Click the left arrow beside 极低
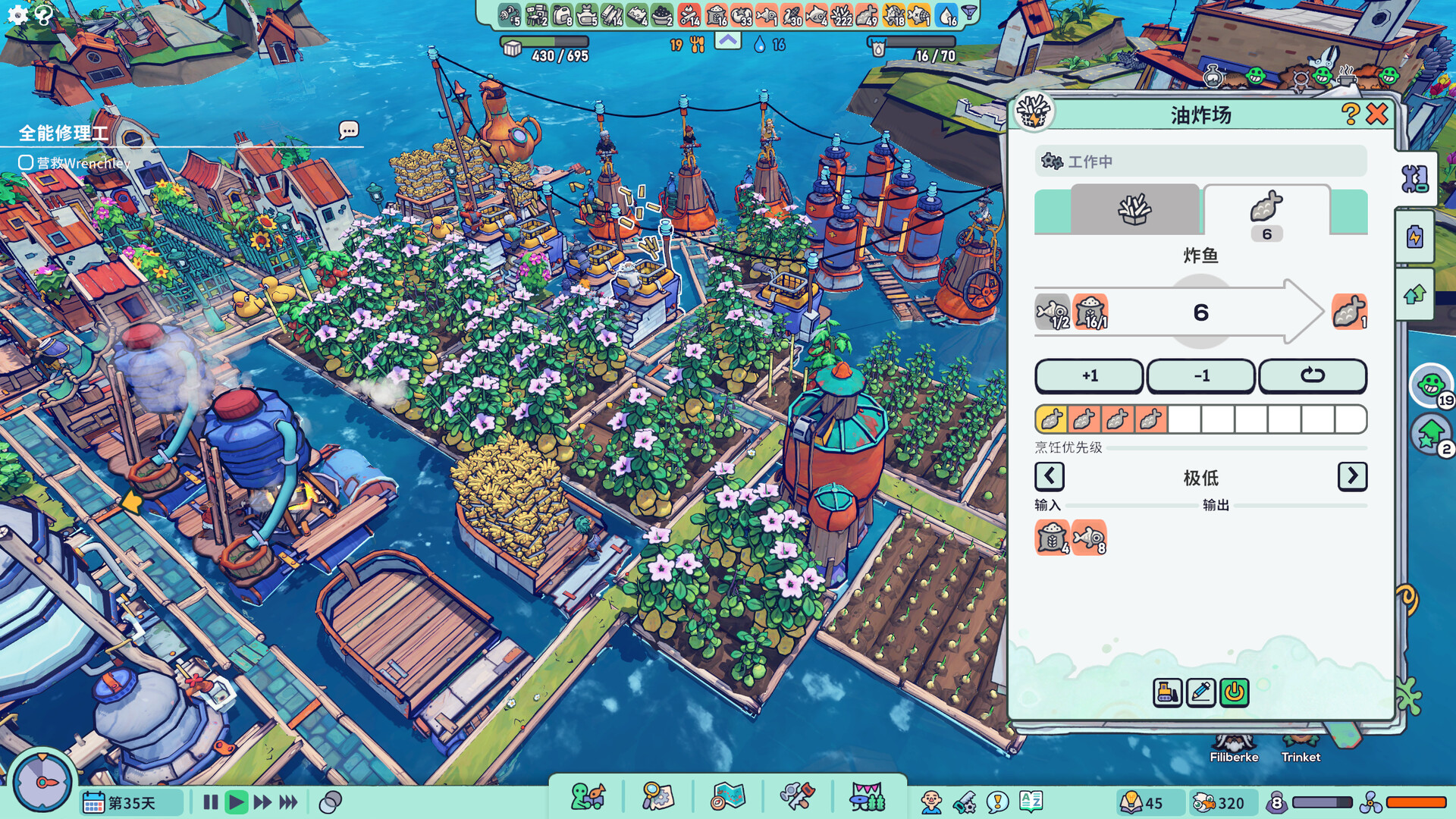This screenshot has height=819, width=1456. [x=1049, y=477]
